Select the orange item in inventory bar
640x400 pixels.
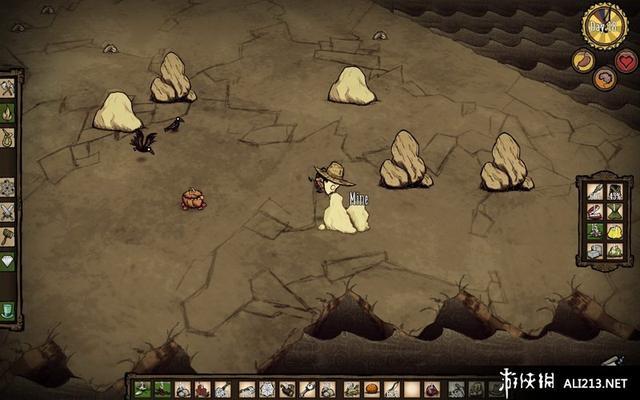(x=371, y=389)
